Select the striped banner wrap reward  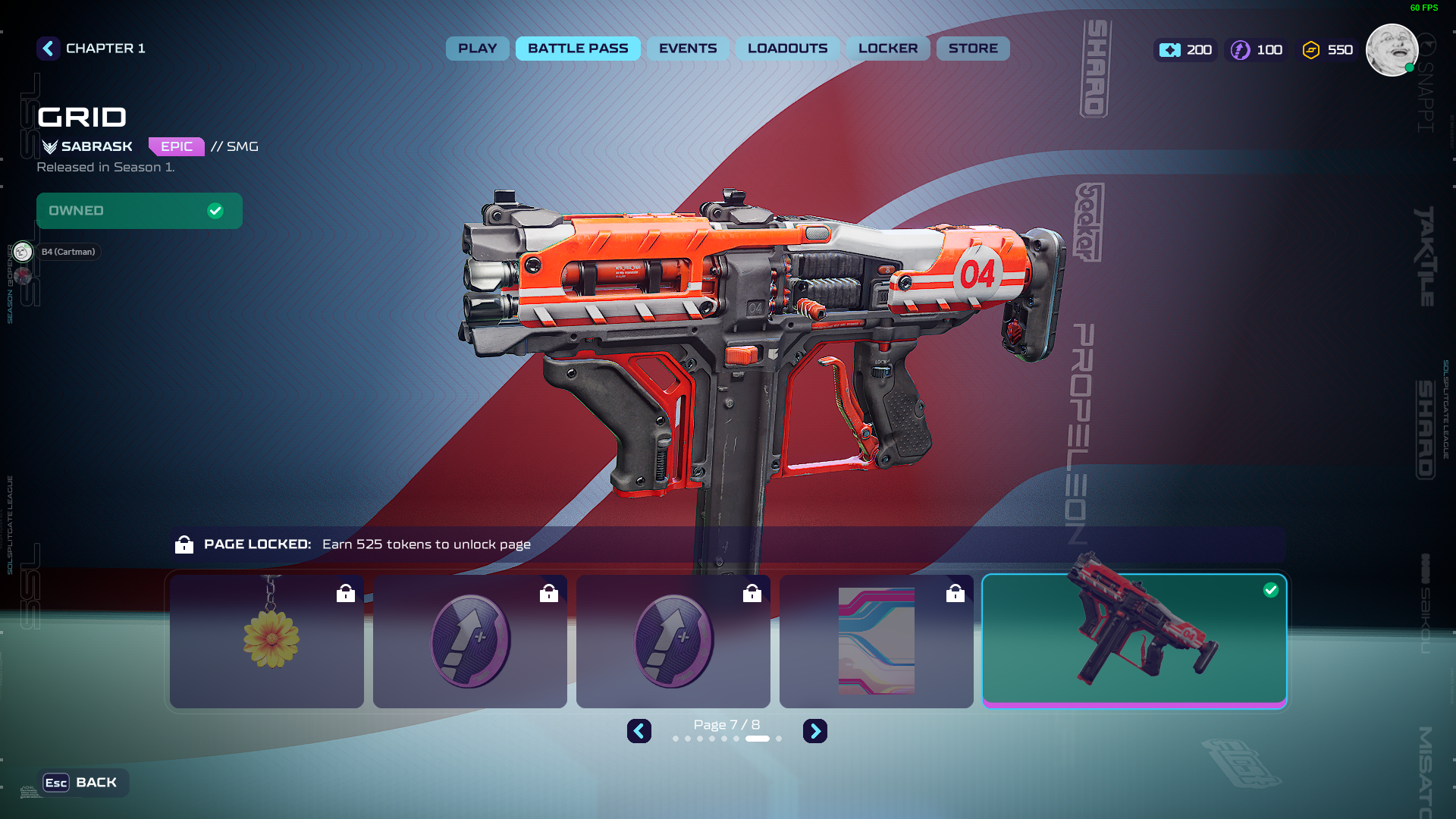pyautogui.click(x=876, y=641)
